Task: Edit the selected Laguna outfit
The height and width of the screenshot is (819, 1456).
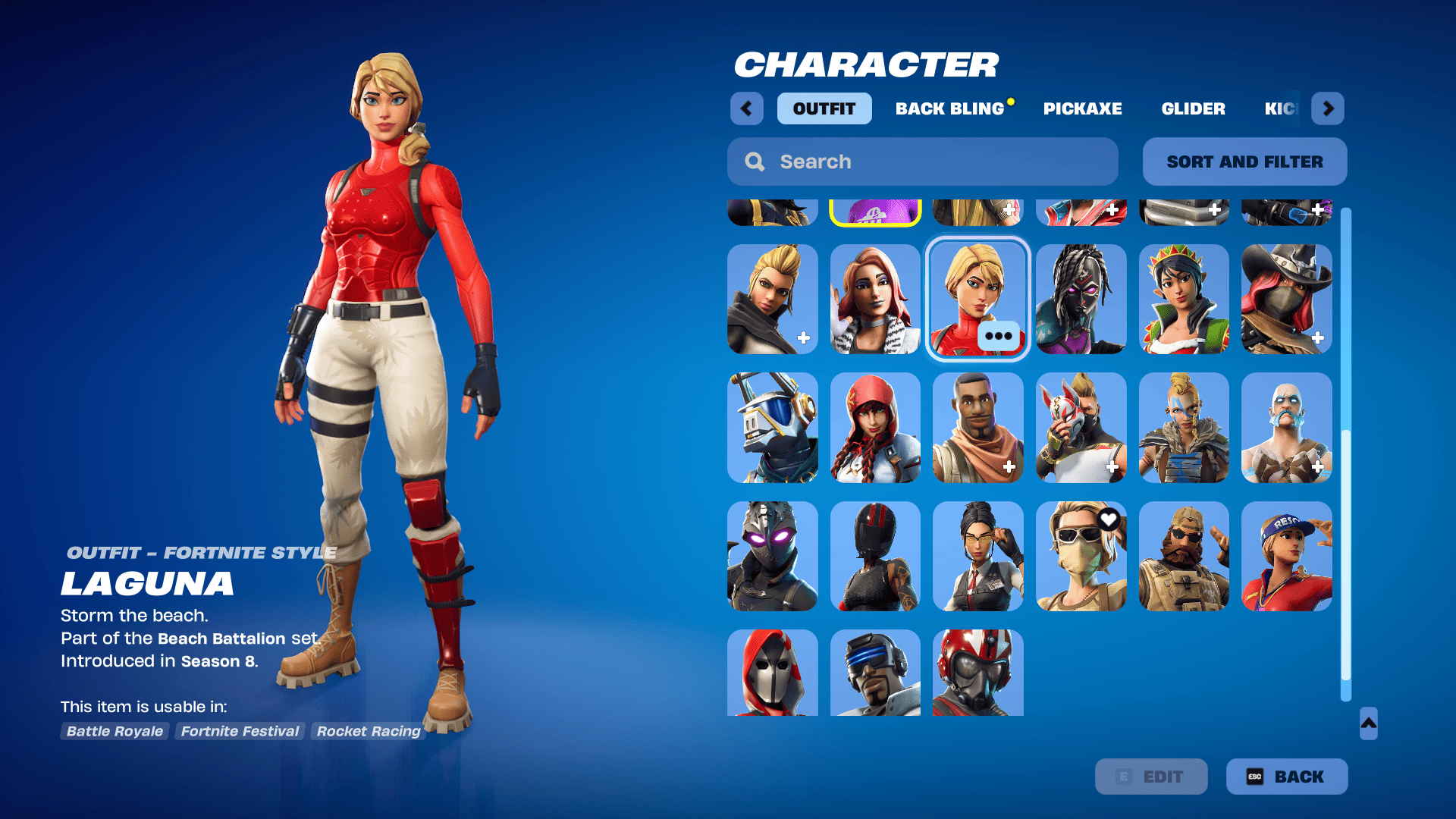Action: pos(1151,777)
